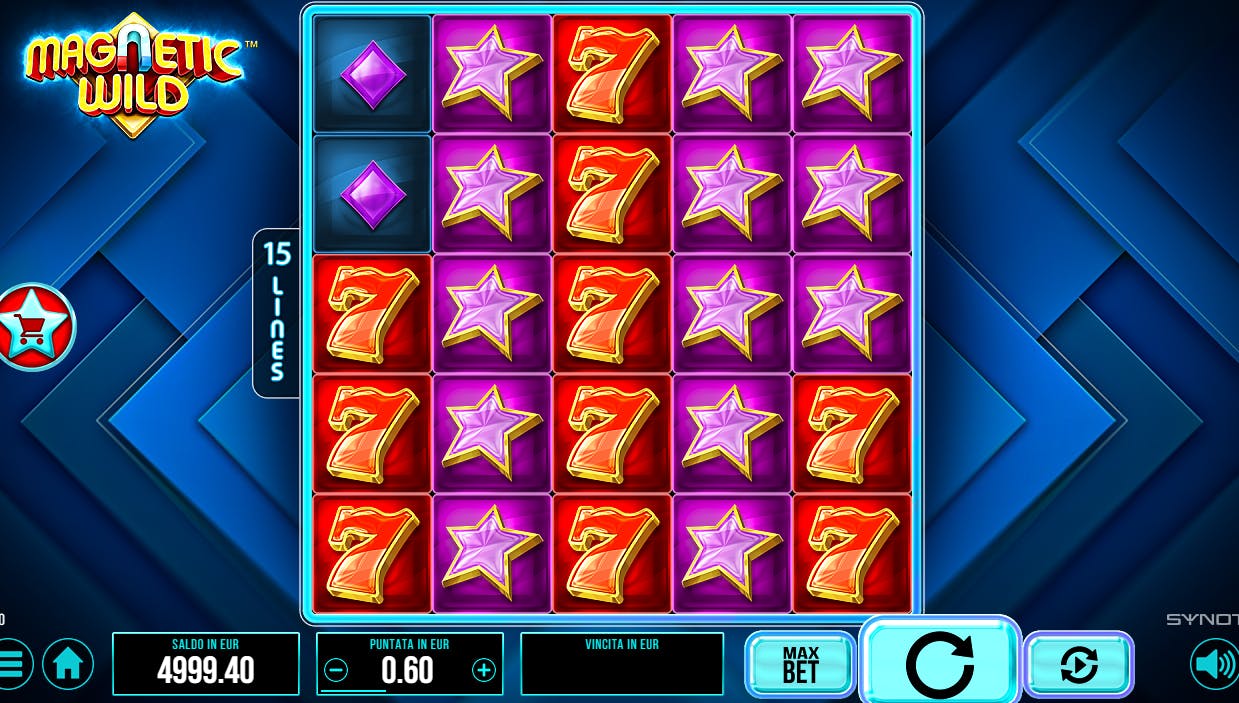Decrease the bet with the minus button
This screenshot has height=703, width=1239.
(337, 670)
